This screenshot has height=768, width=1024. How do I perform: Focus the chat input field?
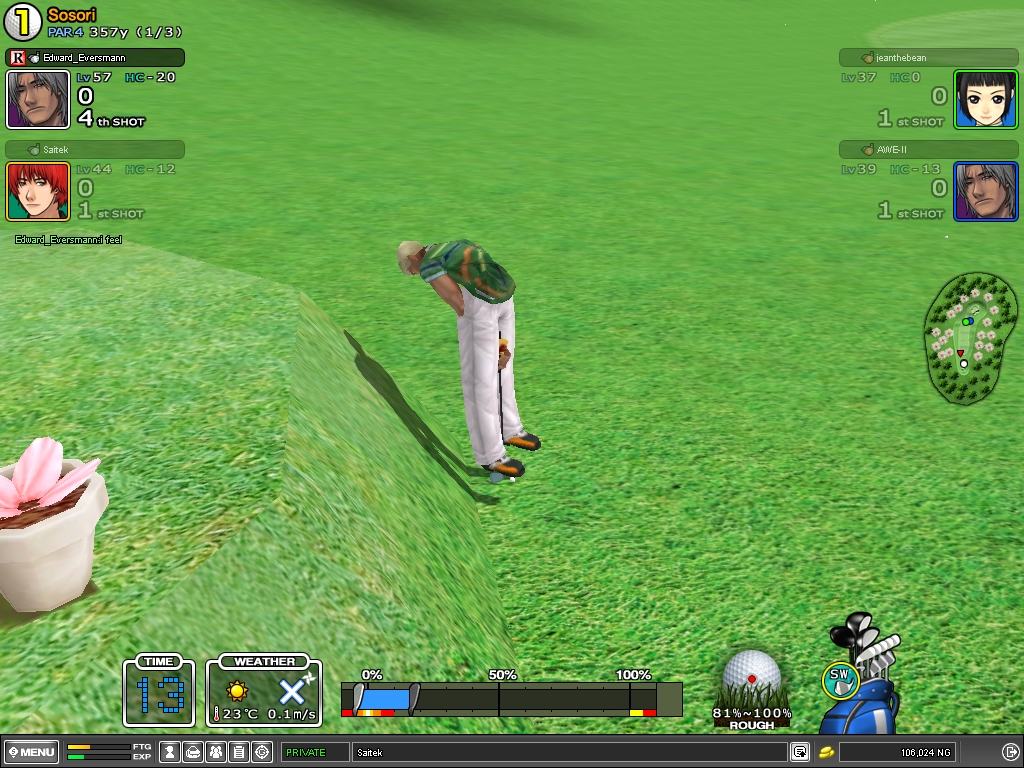point(570,752)
